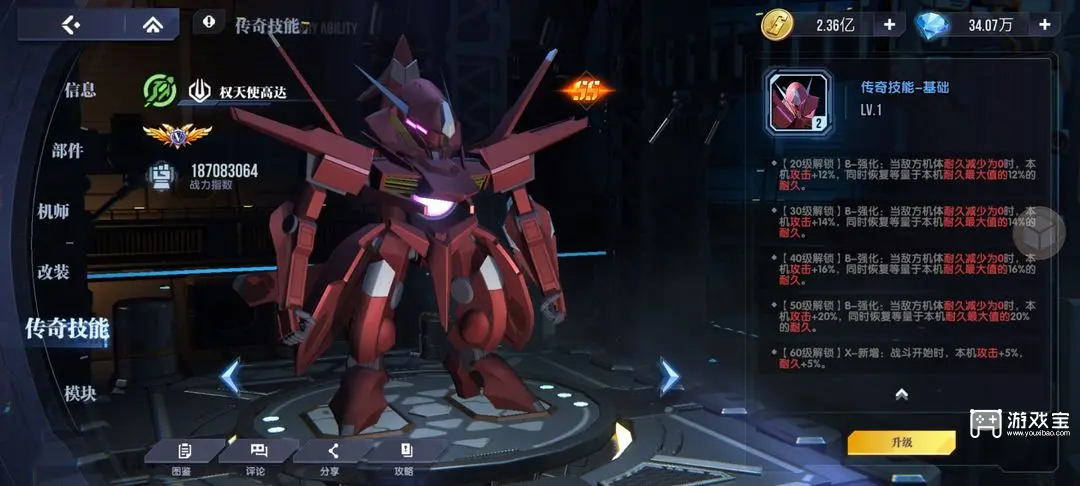Image resolution: width=1080 pixels, height=486 pixels.
Task: Show the previous mecha with left arrow
Action: pos(230,377)
